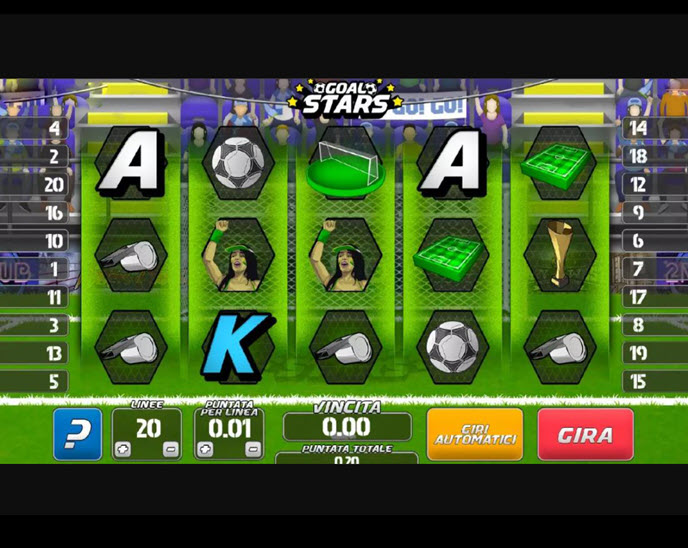This screenshot has width=688, height=548.
Task: Choose payline 7 marker
Action: (638, 269)
